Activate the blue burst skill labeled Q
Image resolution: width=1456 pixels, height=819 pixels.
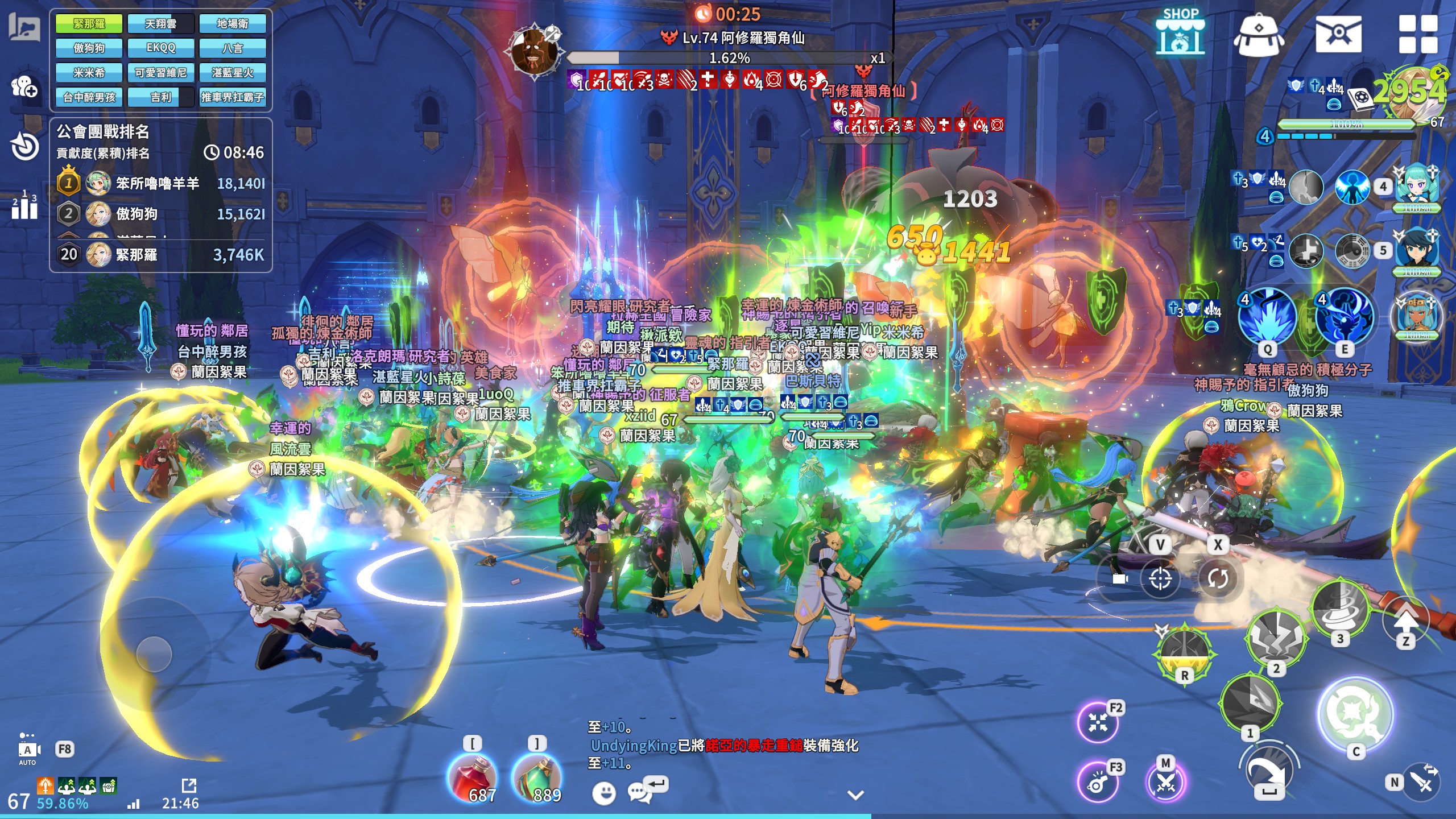tap(1267, 317)
